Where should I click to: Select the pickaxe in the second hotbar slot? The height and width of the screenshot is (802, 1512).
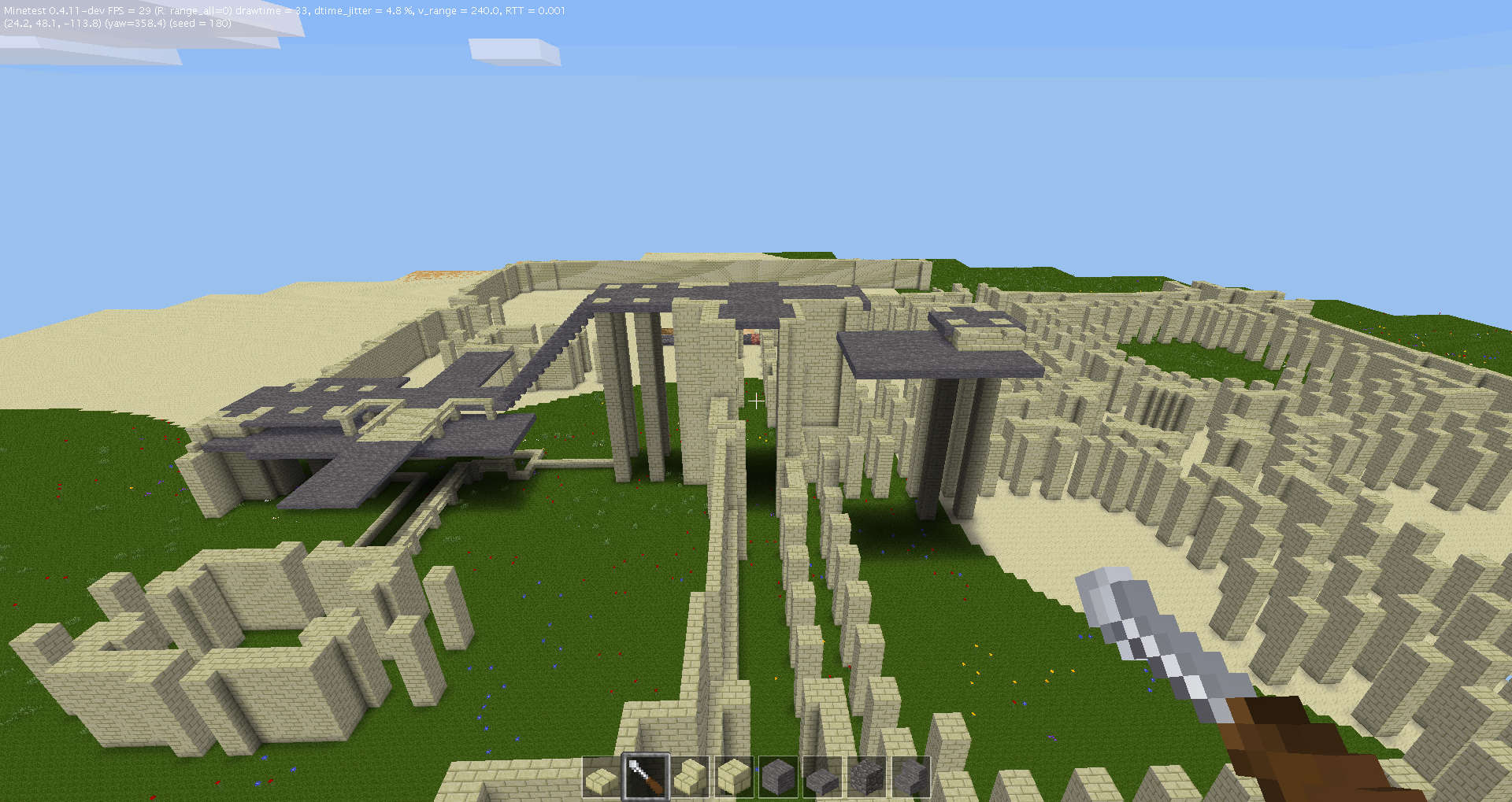tap(647, 775)
